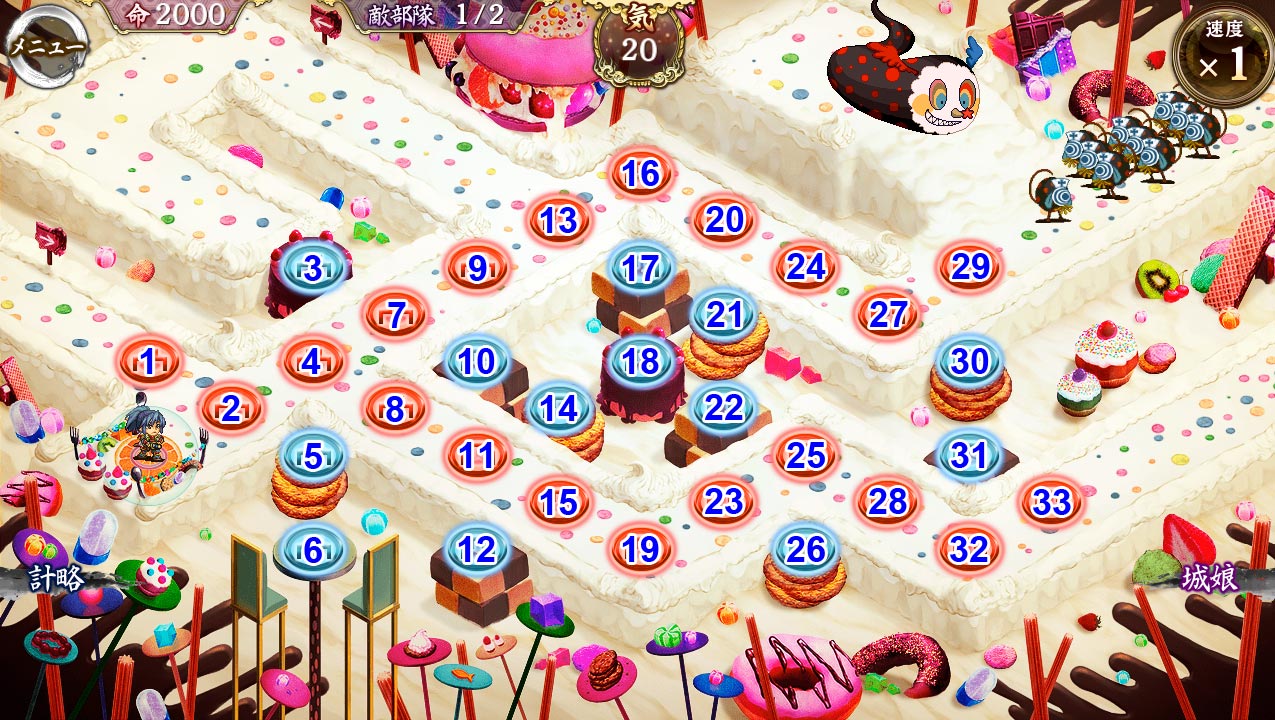Choose blue placement tile 10
The height and width of the screenshot is (720, 1275).
click(x=477, y=361)
